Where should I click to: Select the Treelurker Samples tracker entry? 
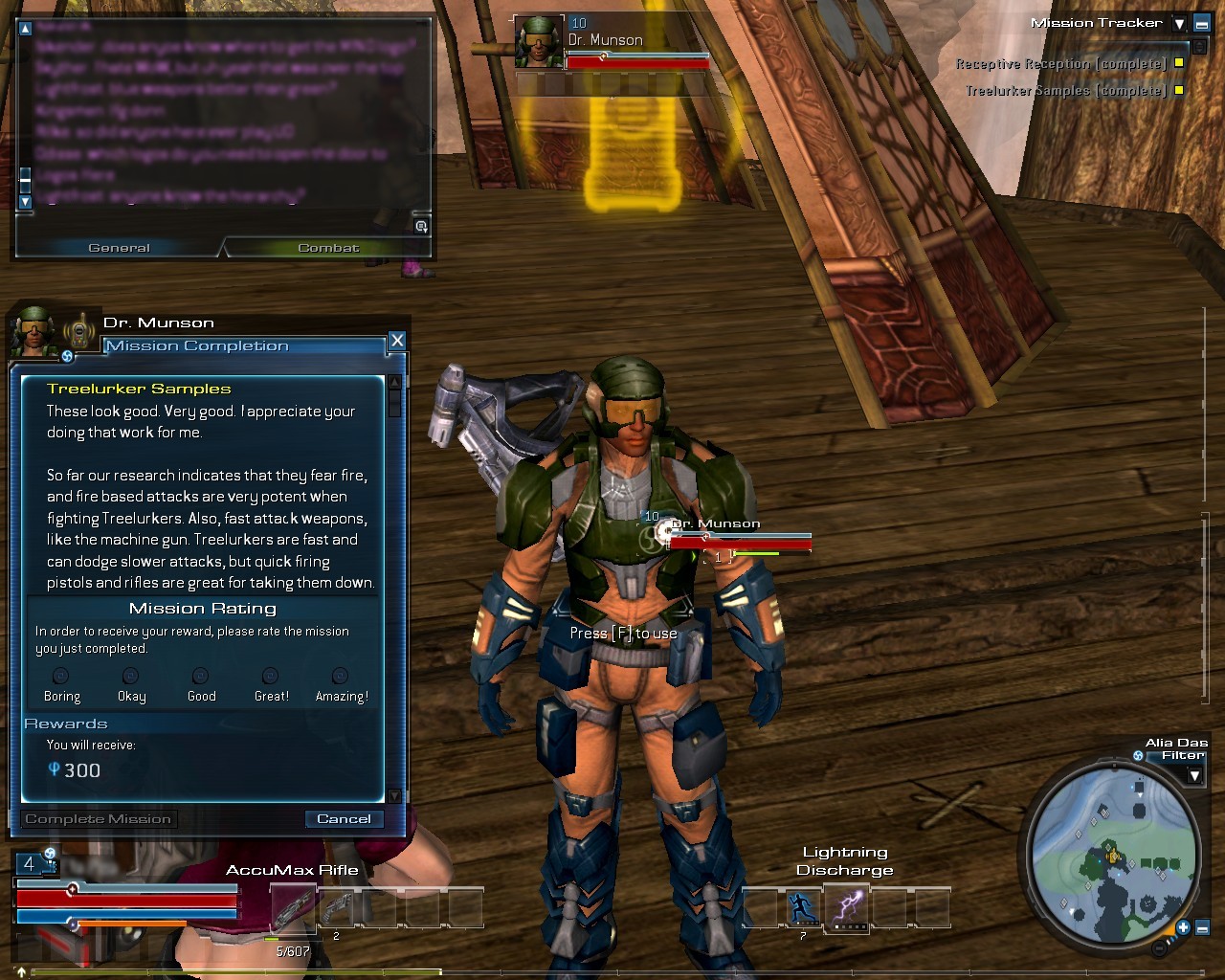tap(1065, 91)
